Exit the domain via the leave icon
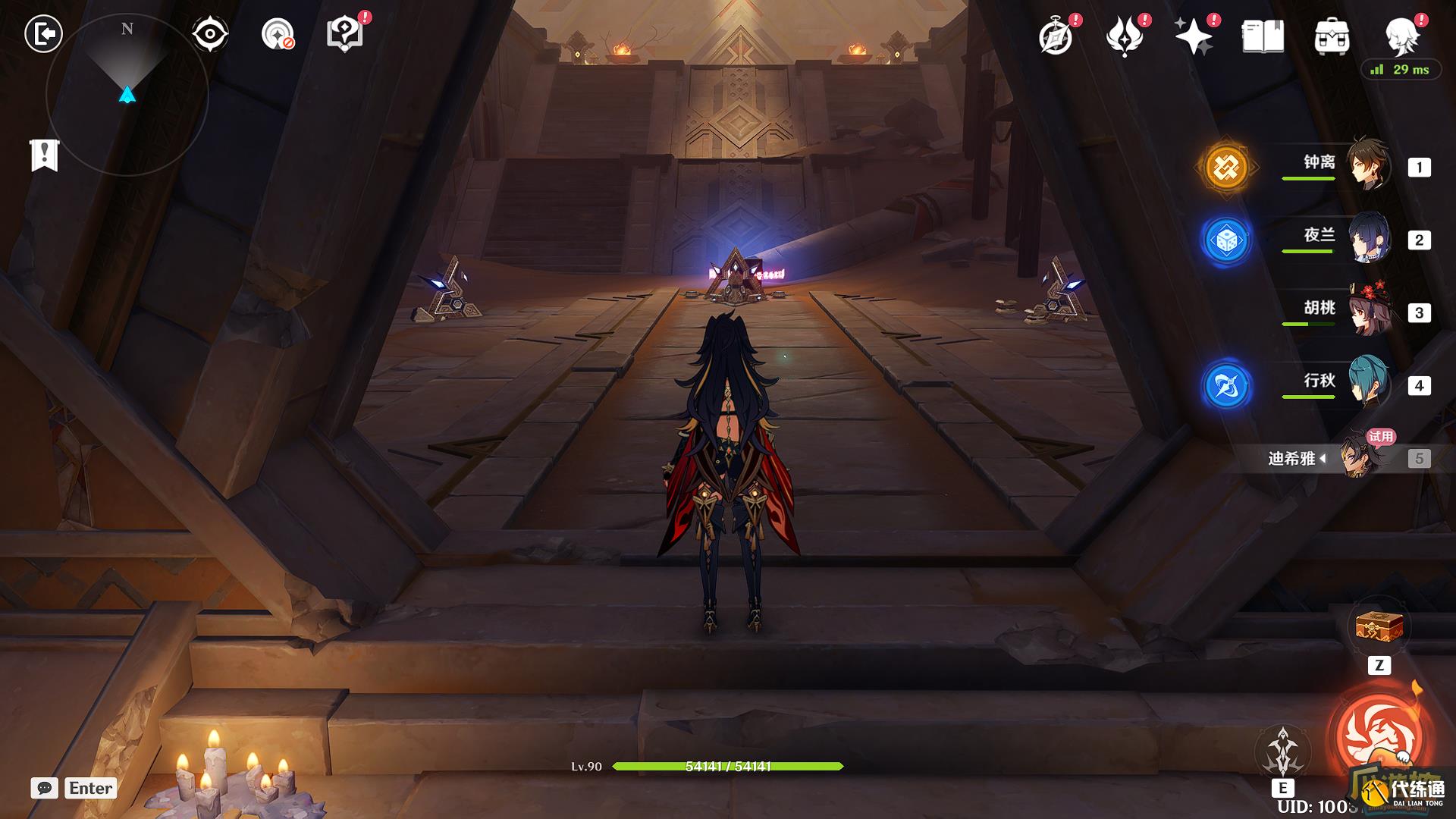Viewport: 1456px width, 819px height. [43, 34]
